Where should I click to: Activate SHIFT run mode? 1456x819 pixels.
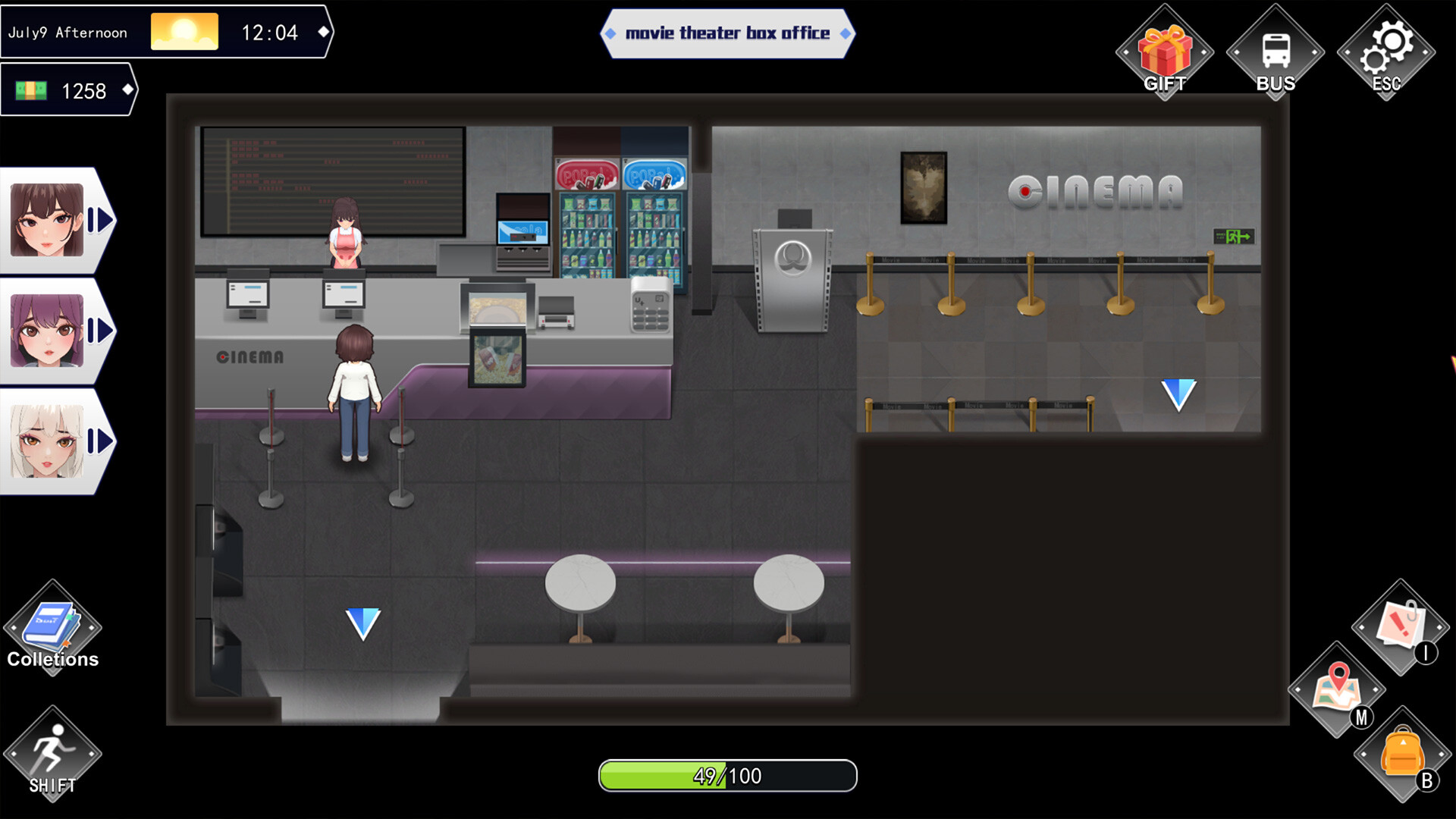52,751
